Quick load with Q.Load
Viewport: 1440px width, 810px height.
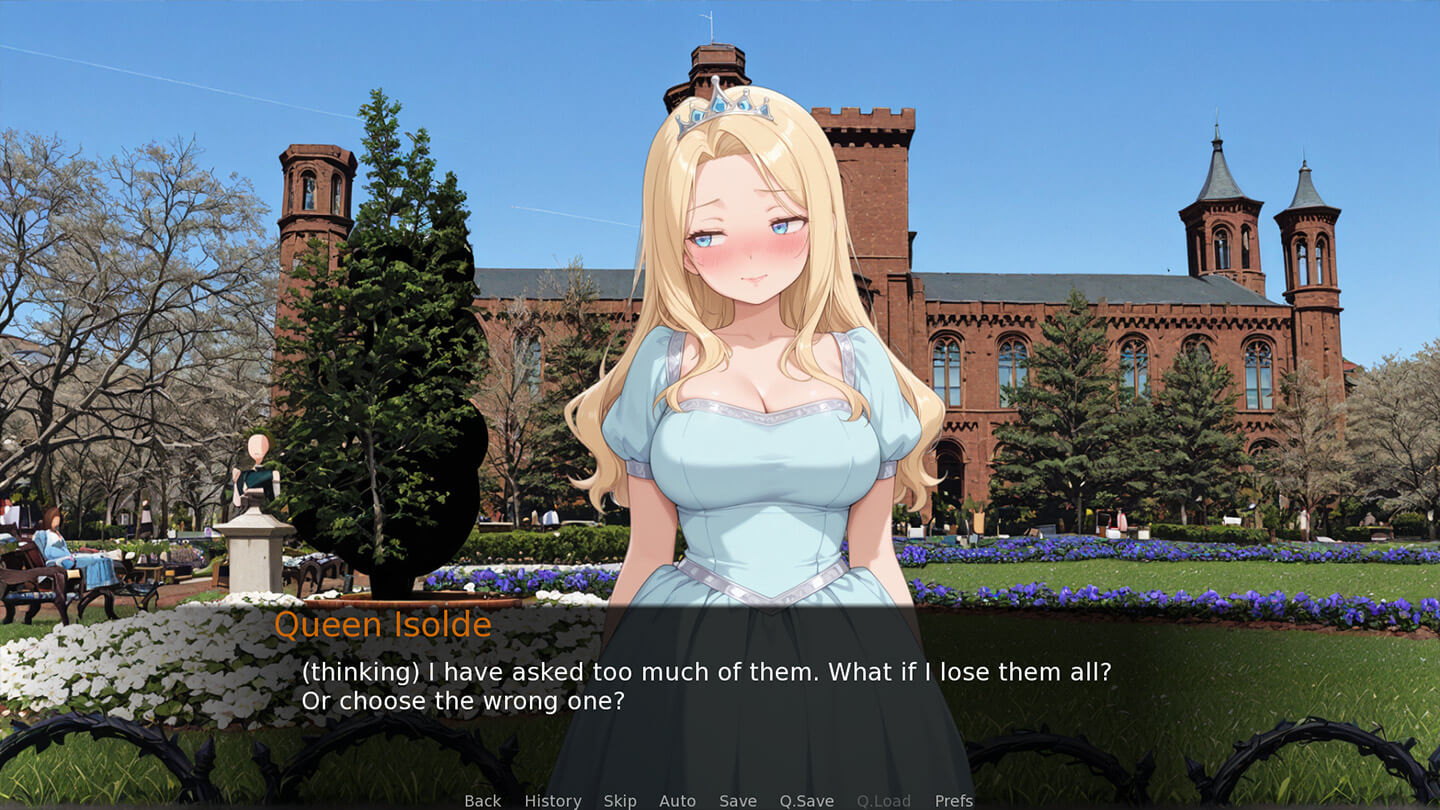click(x=883, y=800)
